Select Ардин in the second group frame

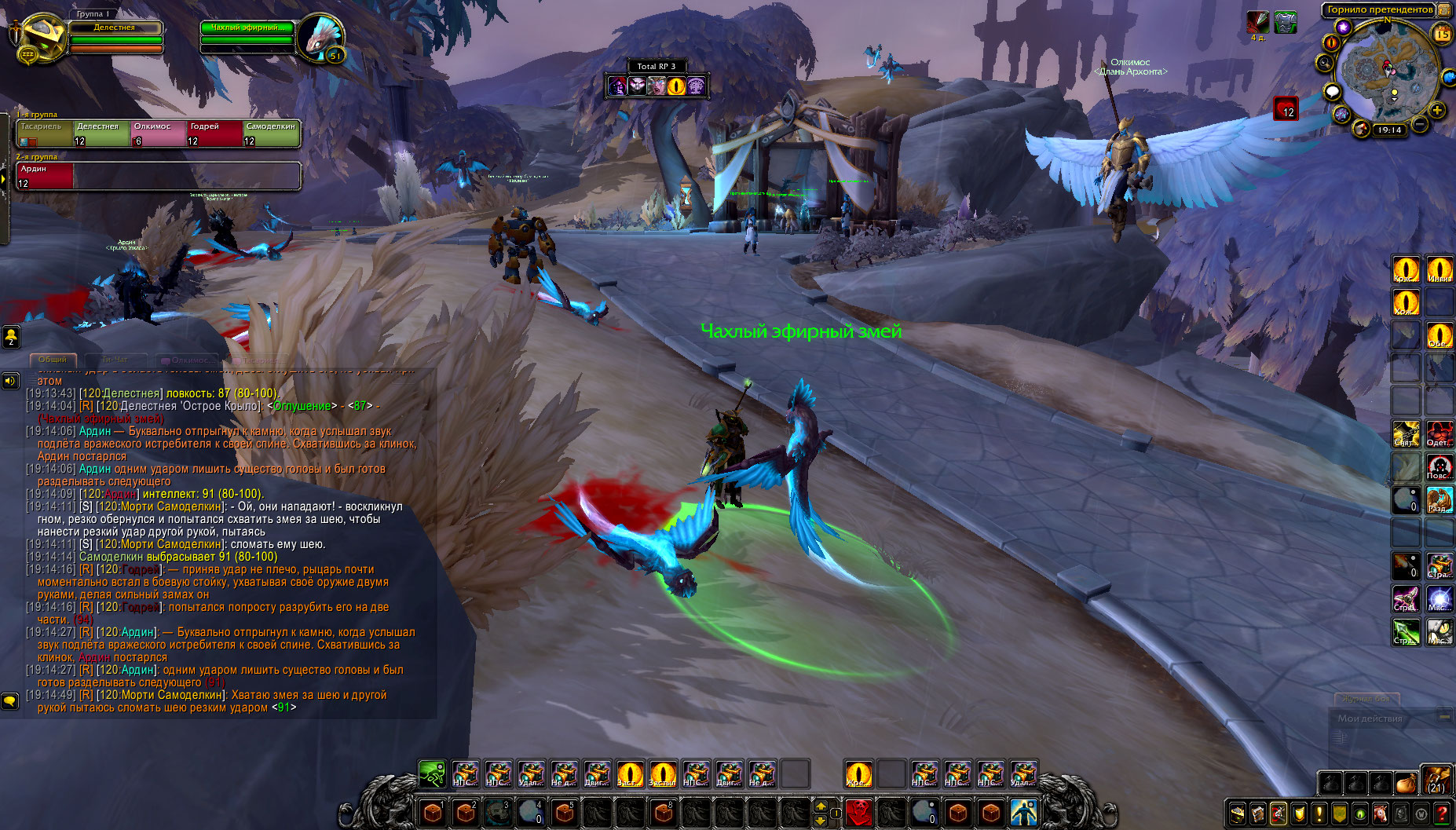pos(46,176)
